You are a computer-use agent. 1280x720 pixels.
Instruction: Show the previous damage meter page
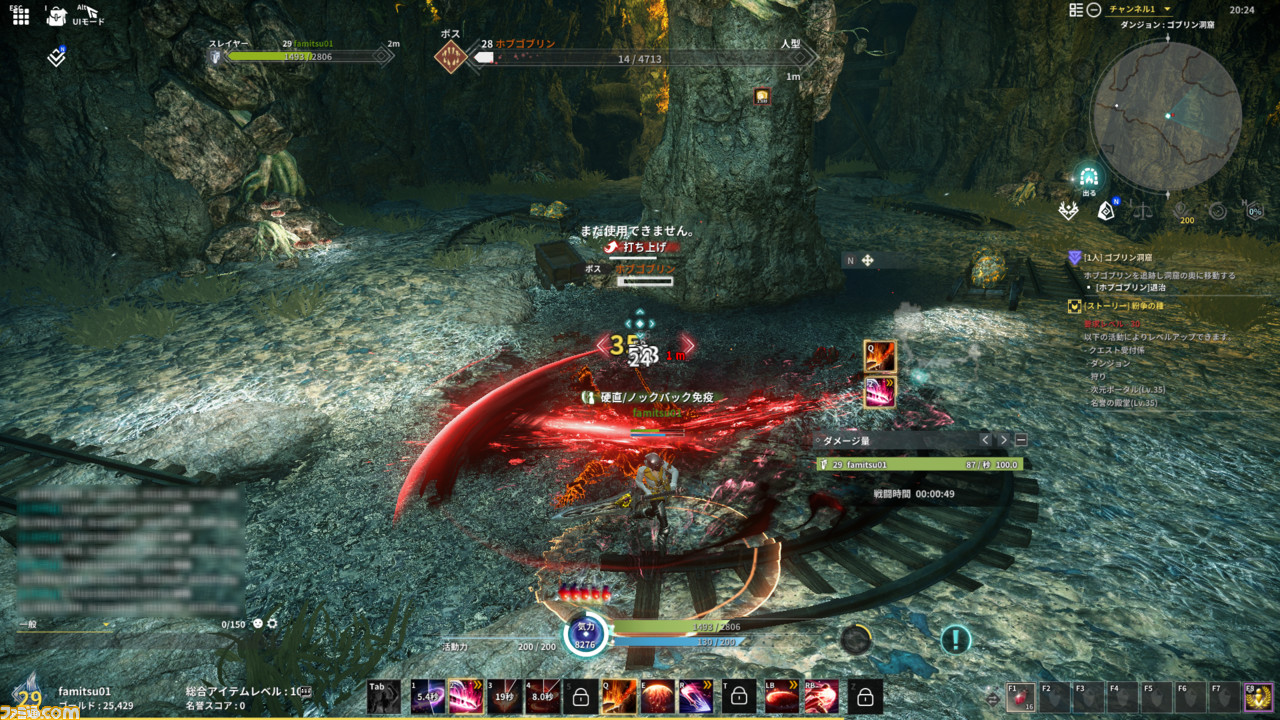[985, 440]
